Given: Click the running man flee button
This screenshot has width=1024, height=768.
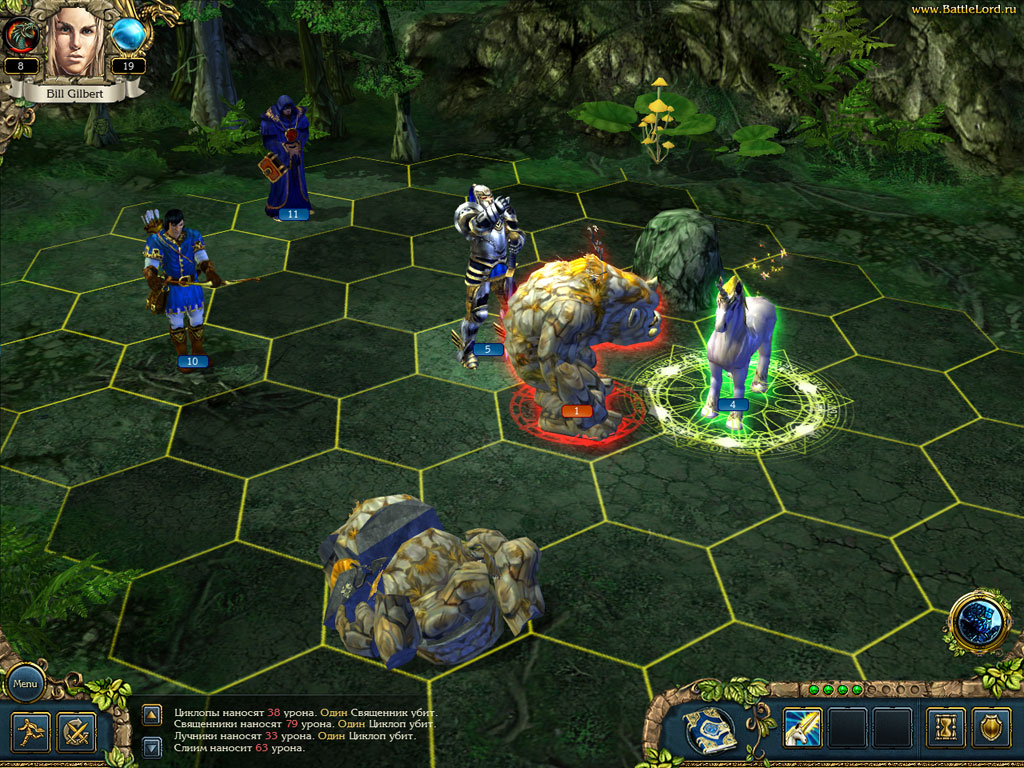Looking at the screenshot, I should coord(32,732).
